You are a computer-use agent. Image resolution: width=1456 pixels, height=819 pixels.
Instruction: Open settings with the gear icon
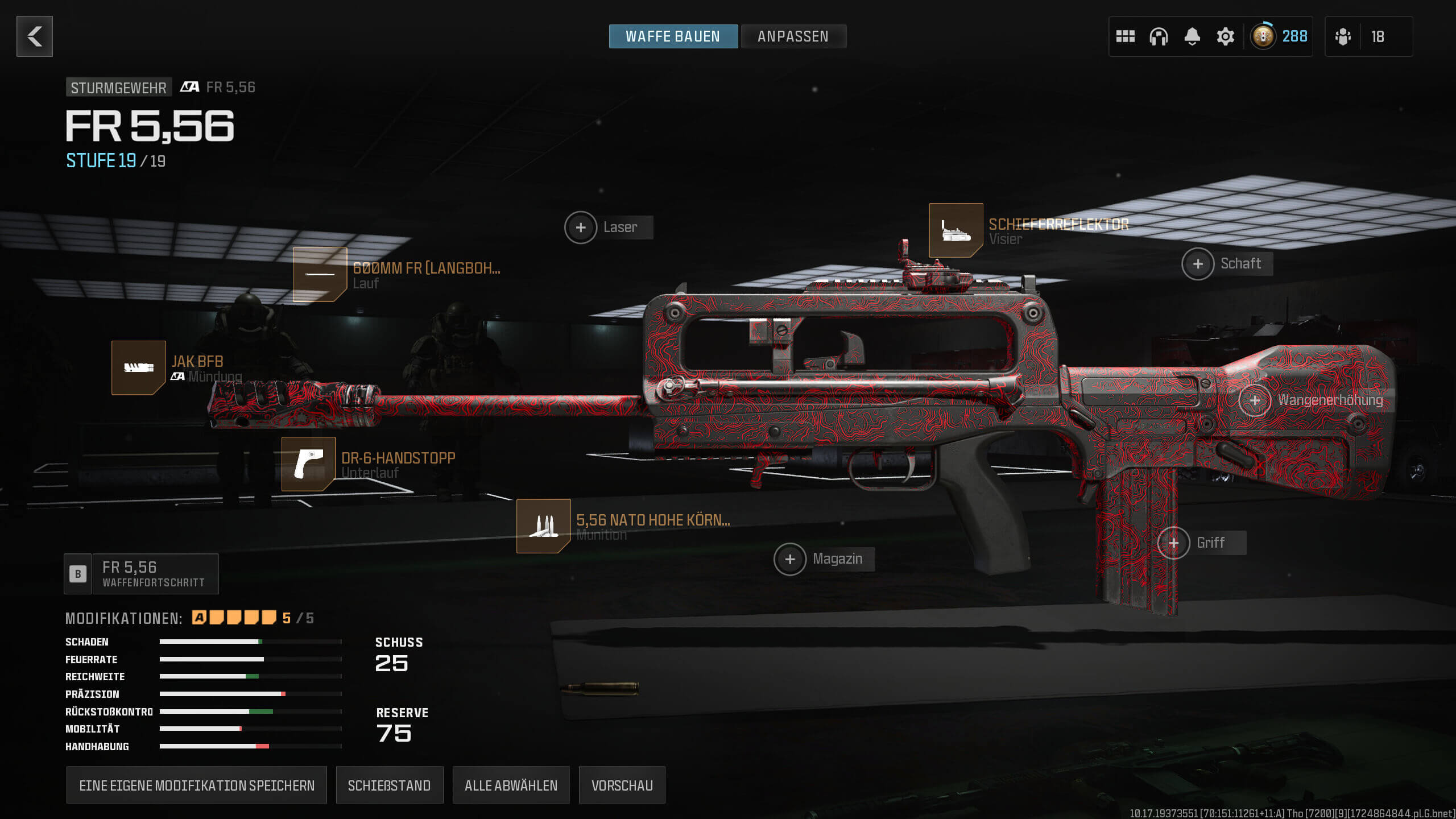tap(1225, 36)
